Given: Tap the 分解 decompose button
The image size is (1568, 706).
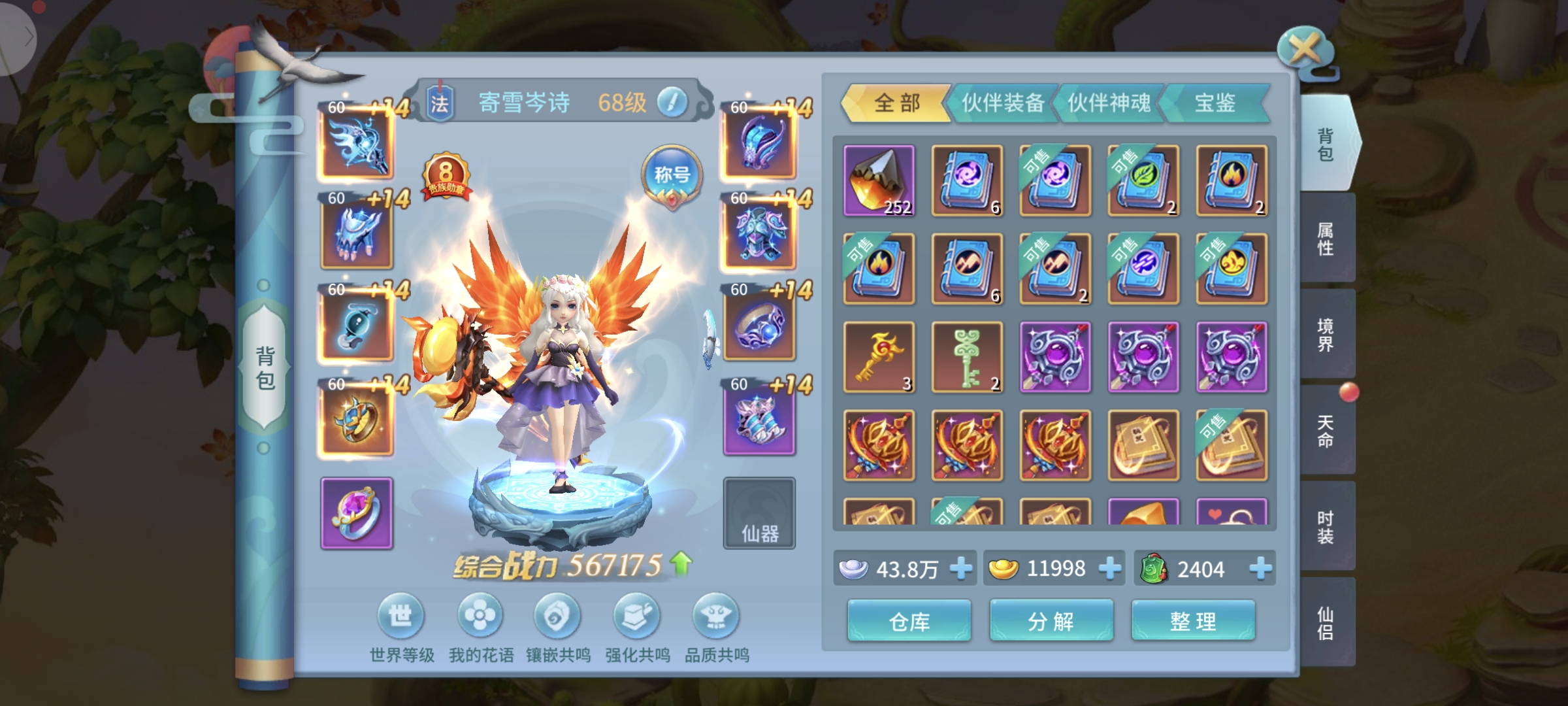Looking at the screenshot, I should pyautogui.click(x=1051, y=621).
